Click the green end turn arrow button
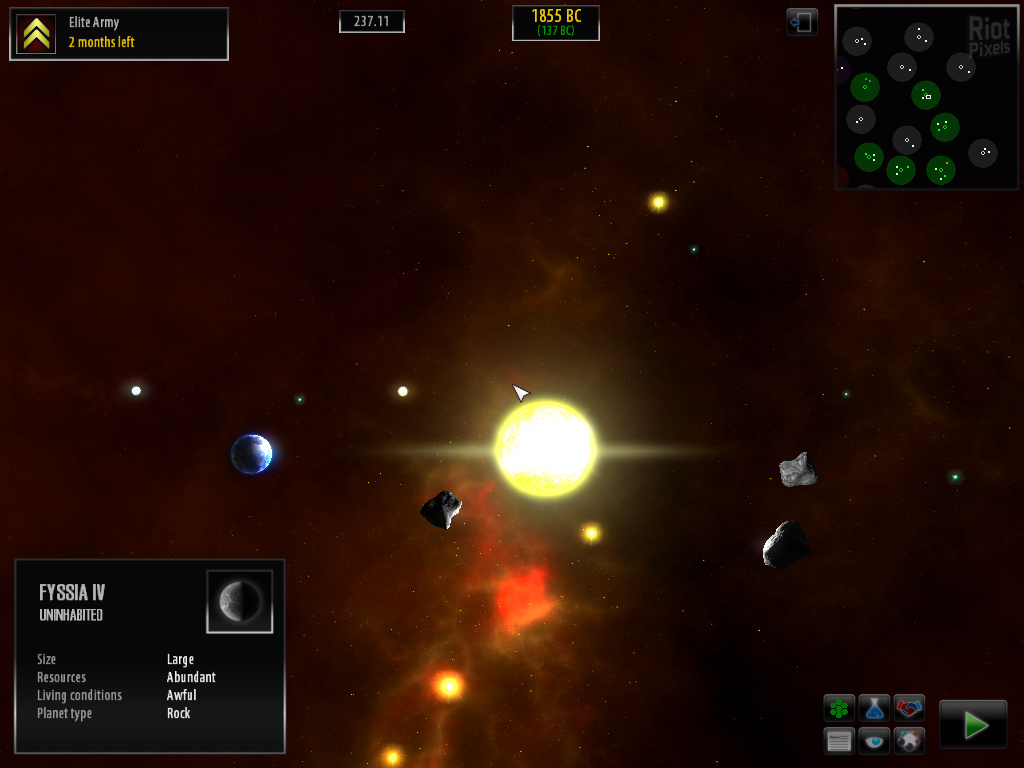Image resolution: width=1024 pixels, height=768 pixels. pos(973,725)
